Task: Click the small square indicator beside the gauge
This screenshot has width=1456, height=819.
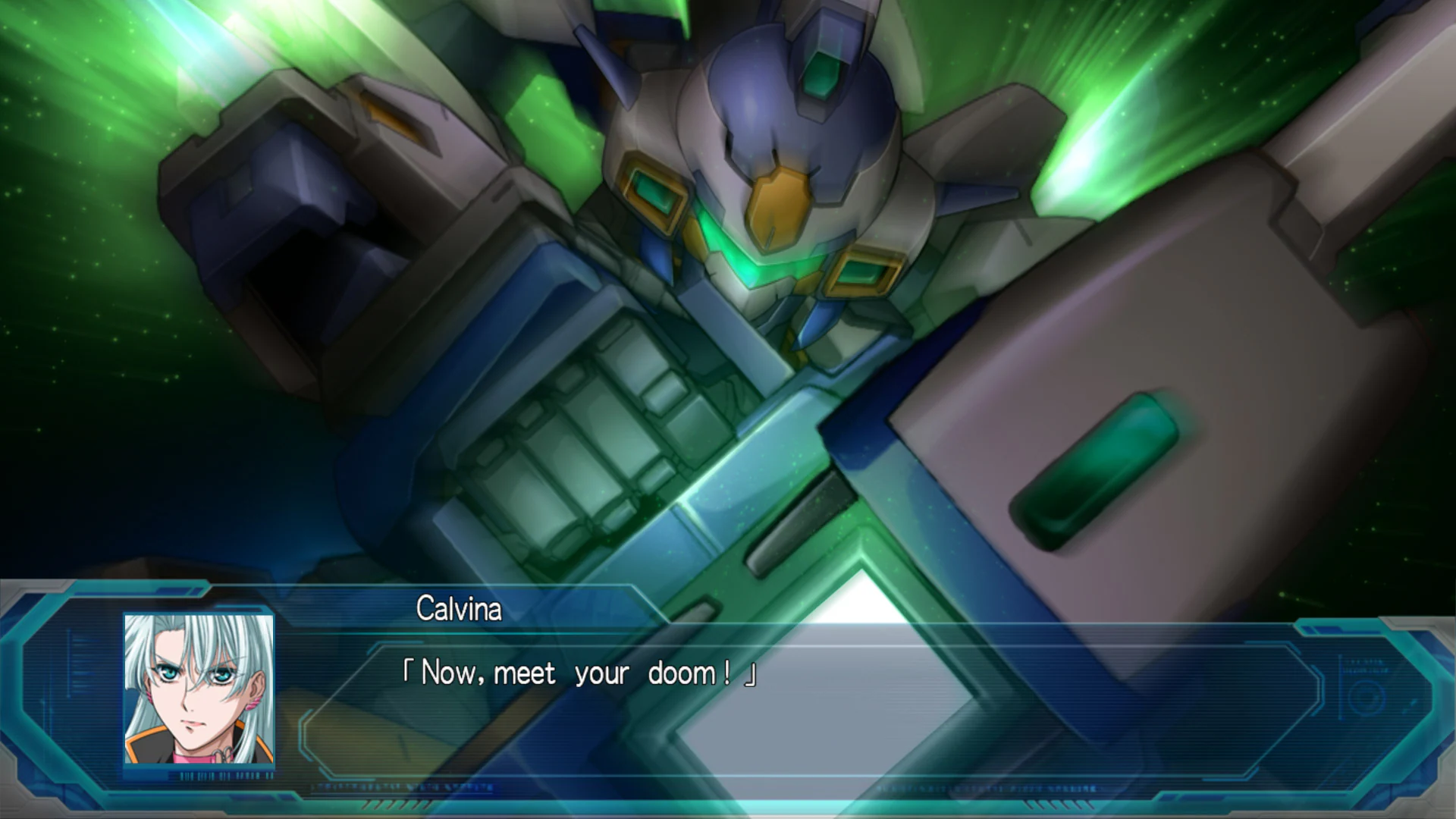Action: pos(1412,702)
